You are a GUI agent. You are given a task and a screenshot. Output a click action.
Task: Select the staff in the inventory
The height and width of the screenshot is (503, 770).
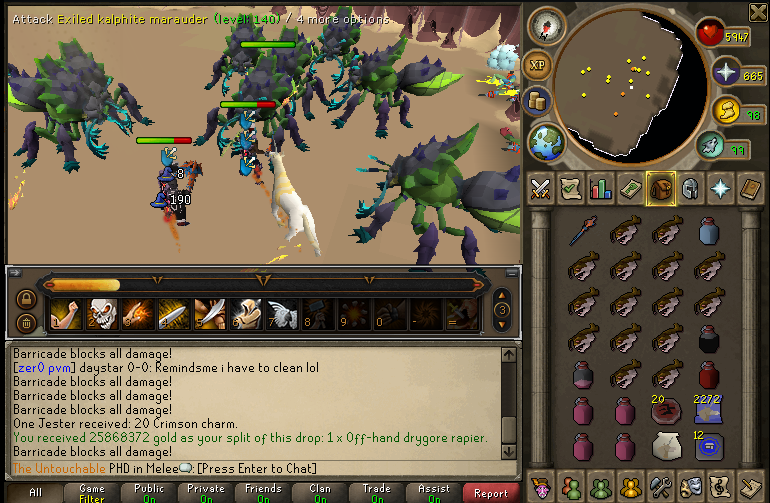pos(583,232)
